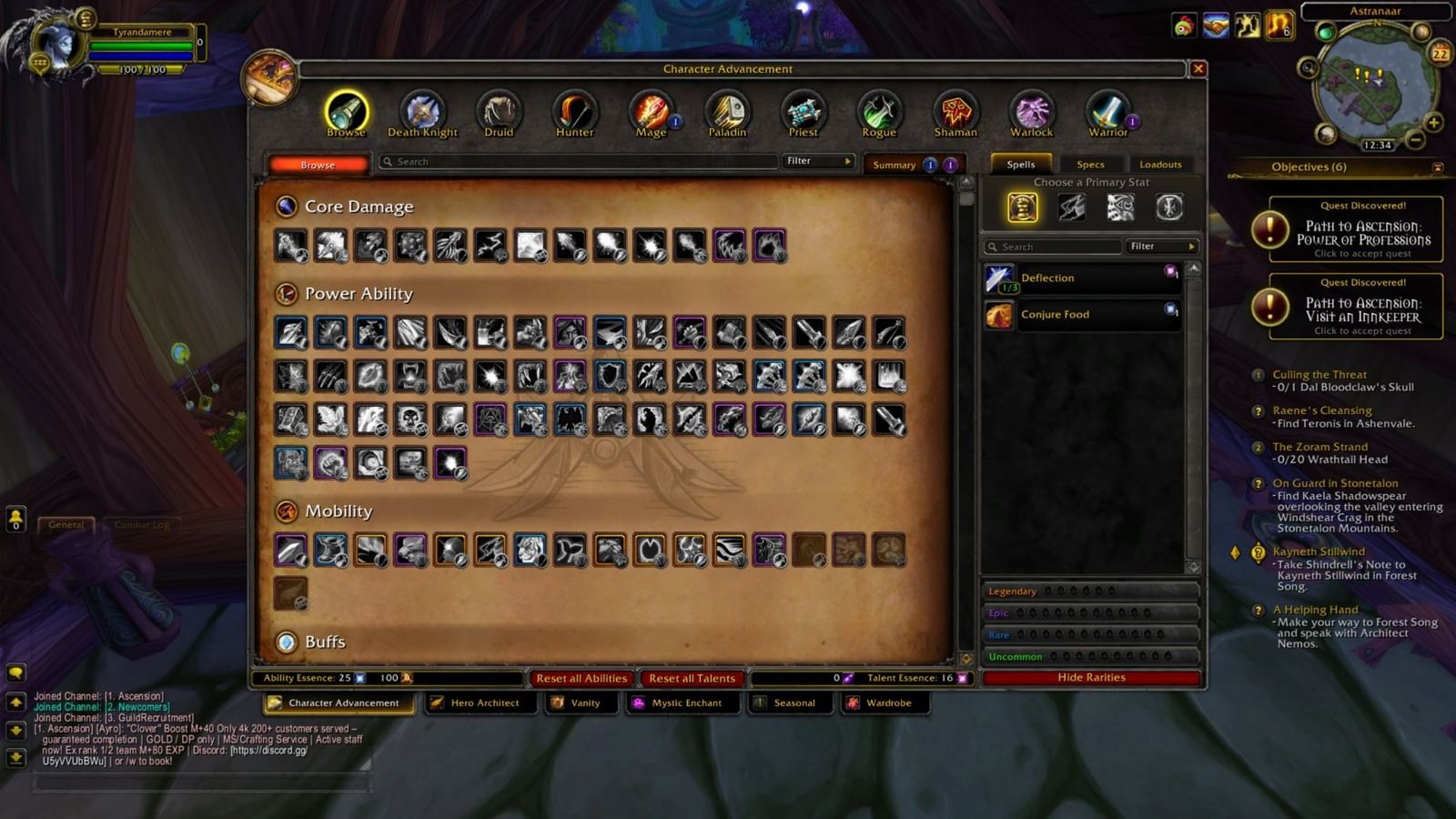Open the Druid ability category
1456x819 pixels.
coord(498,109)
